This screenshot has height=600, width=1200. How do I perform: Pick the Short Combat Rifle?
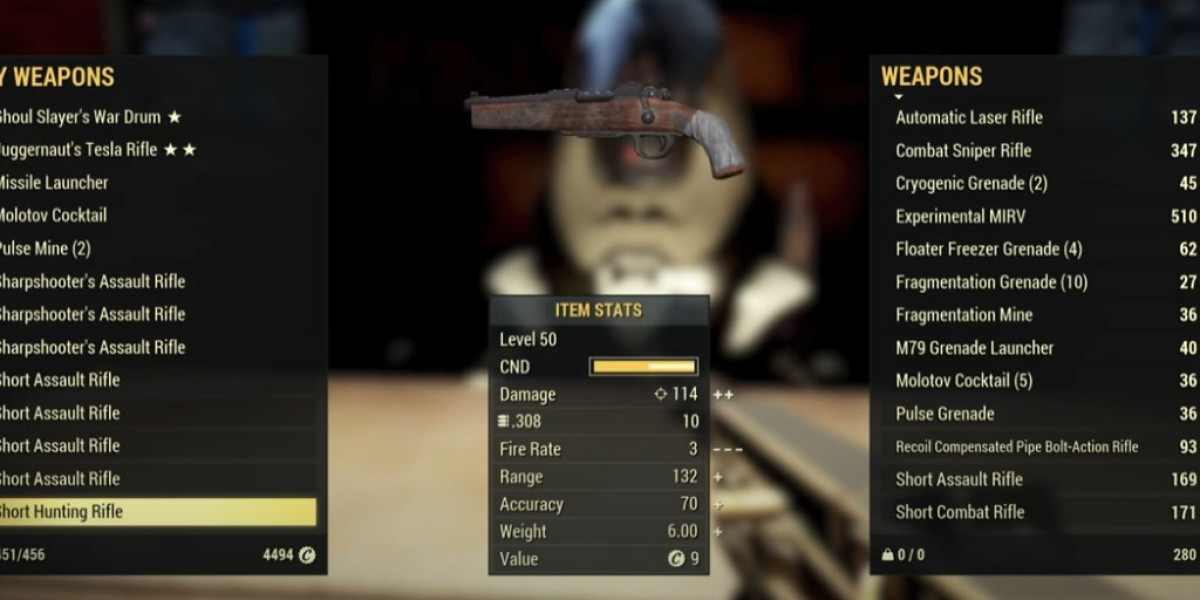(x=959, y=512)
